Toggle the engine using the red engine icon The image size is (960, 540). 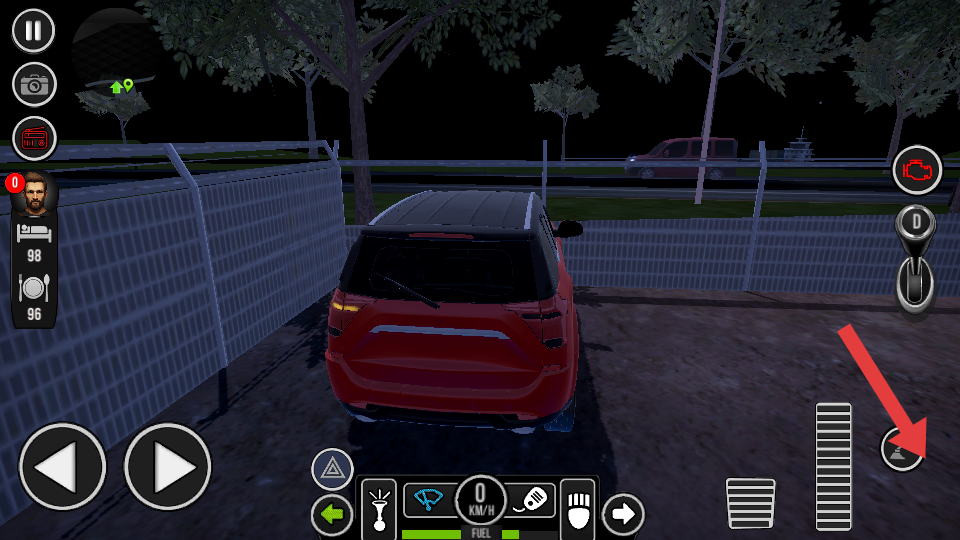click(916, 170)
